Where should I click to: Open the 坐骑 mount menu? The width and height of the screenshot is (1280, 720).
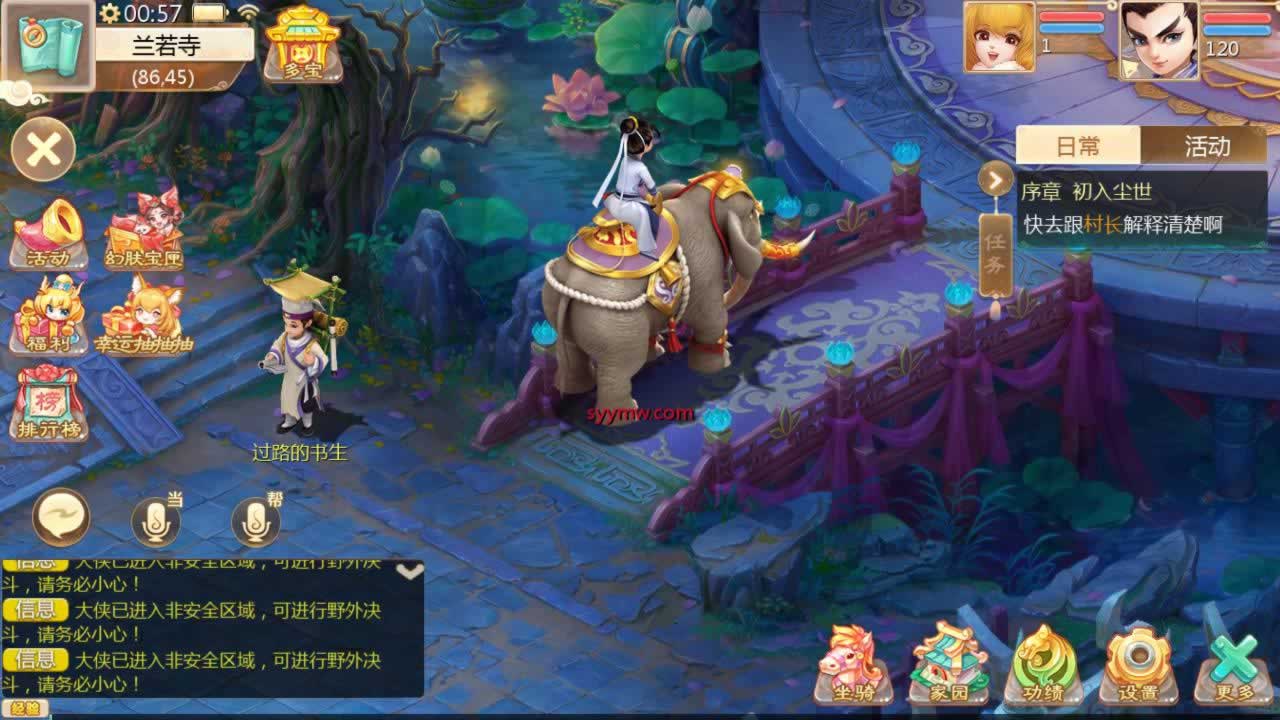853,665
